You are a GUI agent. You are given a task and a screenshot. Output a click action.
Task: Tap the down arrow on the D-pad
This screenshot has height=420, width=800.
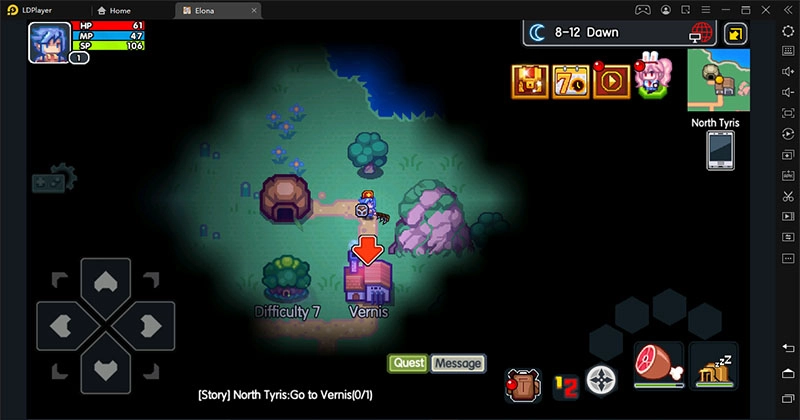104,368
